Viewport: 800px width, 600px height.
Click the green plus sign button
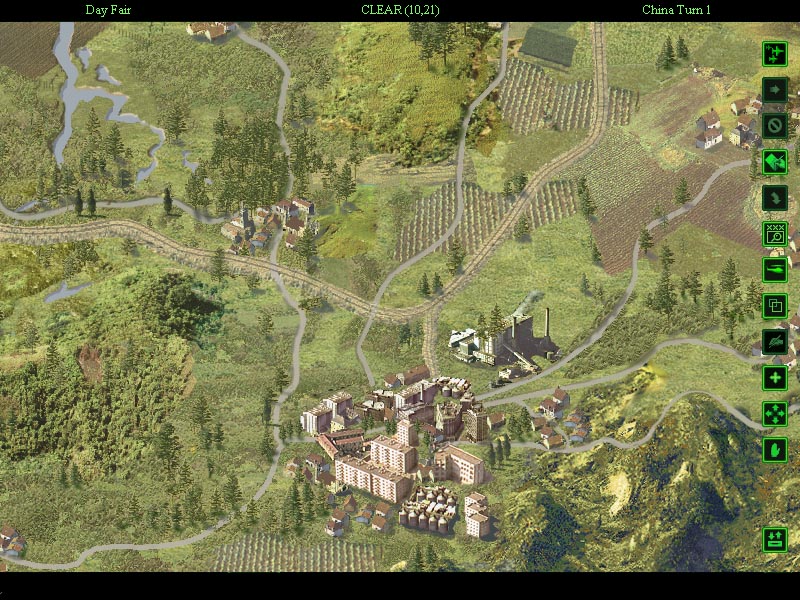[x=775, y=378]
